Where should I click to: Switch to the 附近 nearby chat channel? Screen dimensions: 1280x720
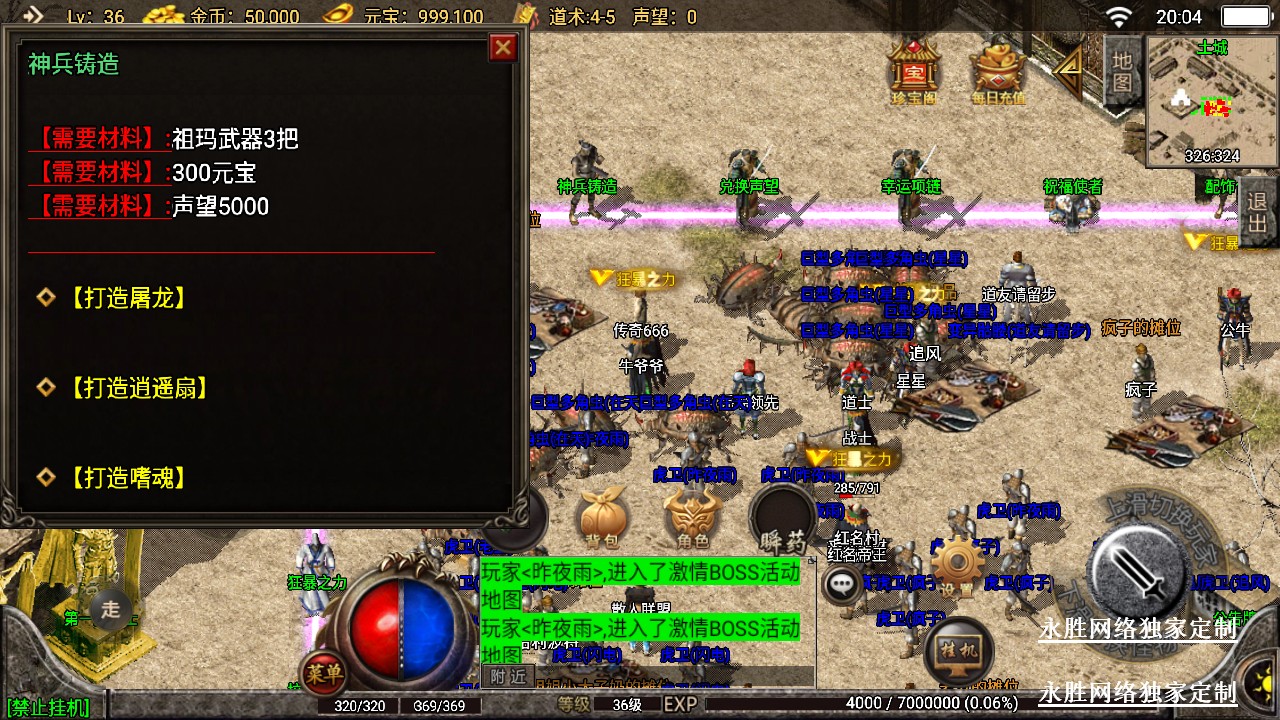click(x=507, y=676)
